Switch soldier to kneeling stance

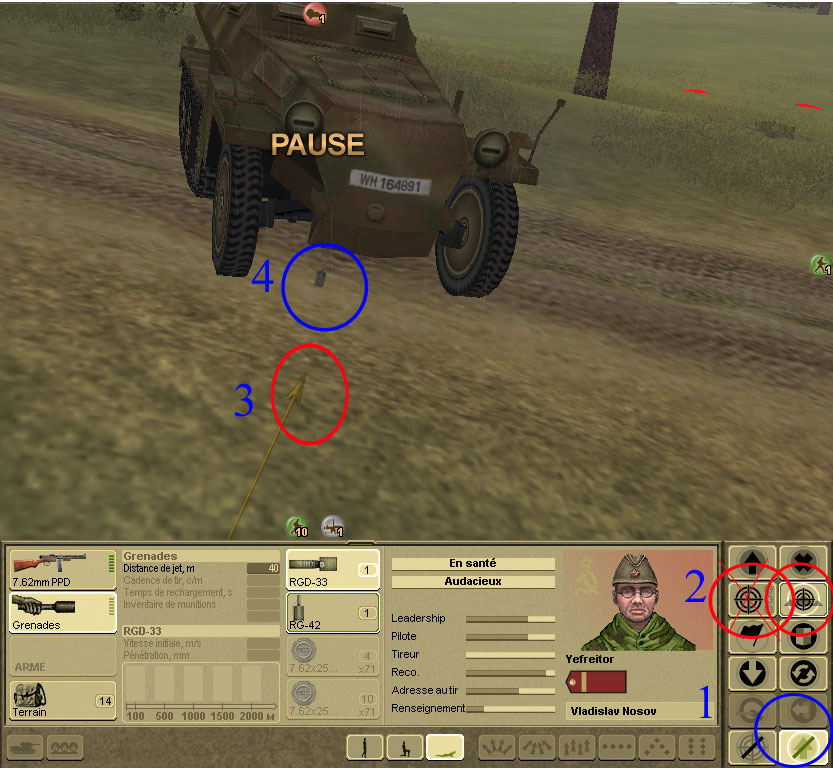pos(404,746)
